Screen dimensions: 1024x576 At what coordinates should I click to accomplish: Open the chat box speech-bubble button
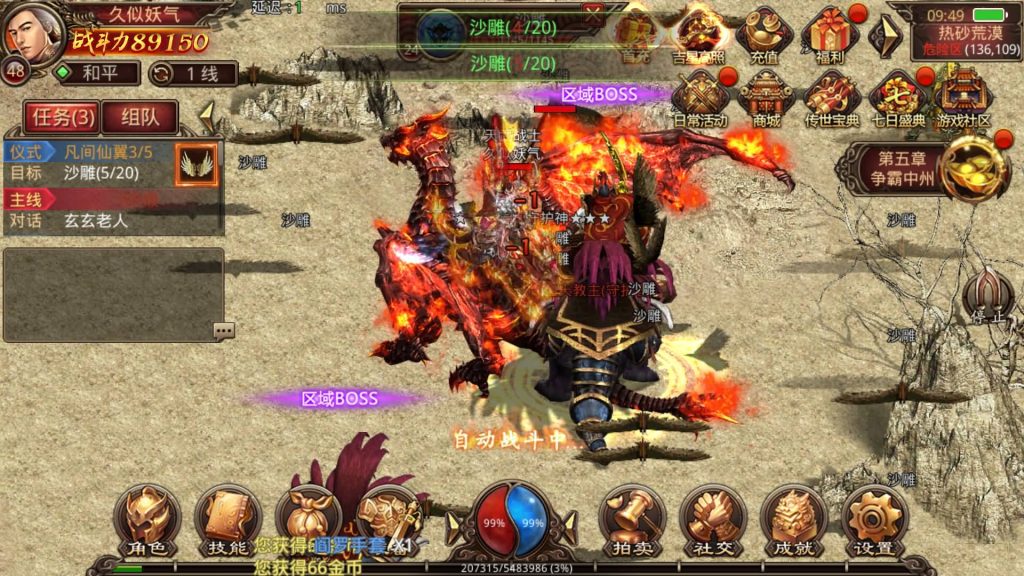[x=223, y=330]
